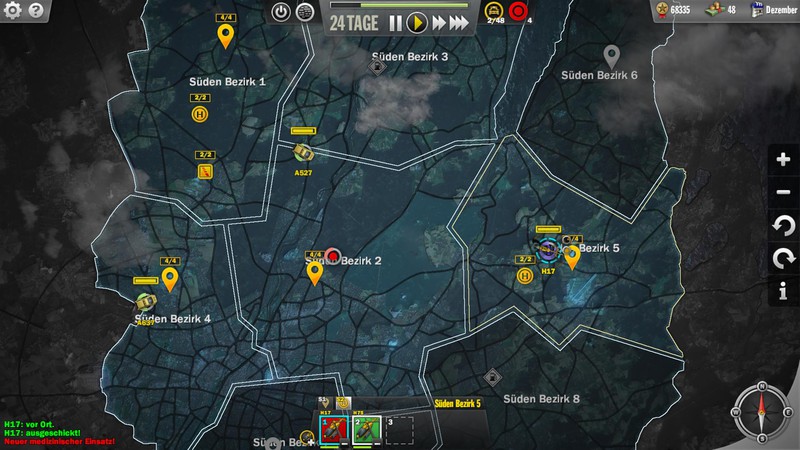Zoom out the map with minus button

pos(783,193)
